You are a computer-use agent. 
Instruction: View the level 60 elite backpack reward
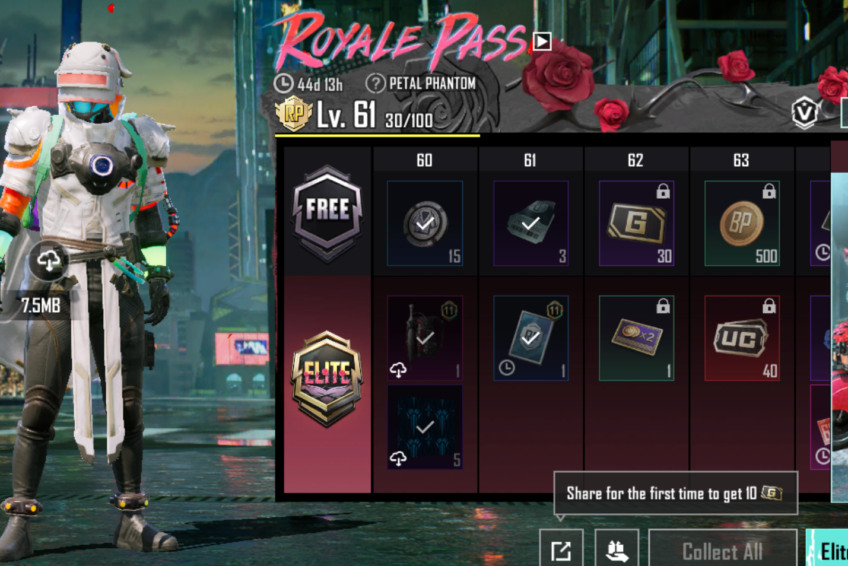[x=425, y=338]
